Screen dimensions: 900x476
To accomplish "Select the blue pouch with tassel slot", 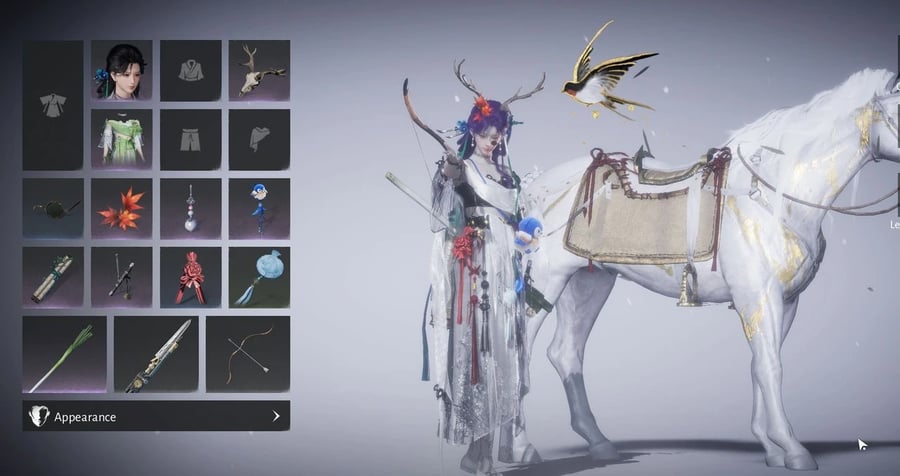I will pos(259,277).
